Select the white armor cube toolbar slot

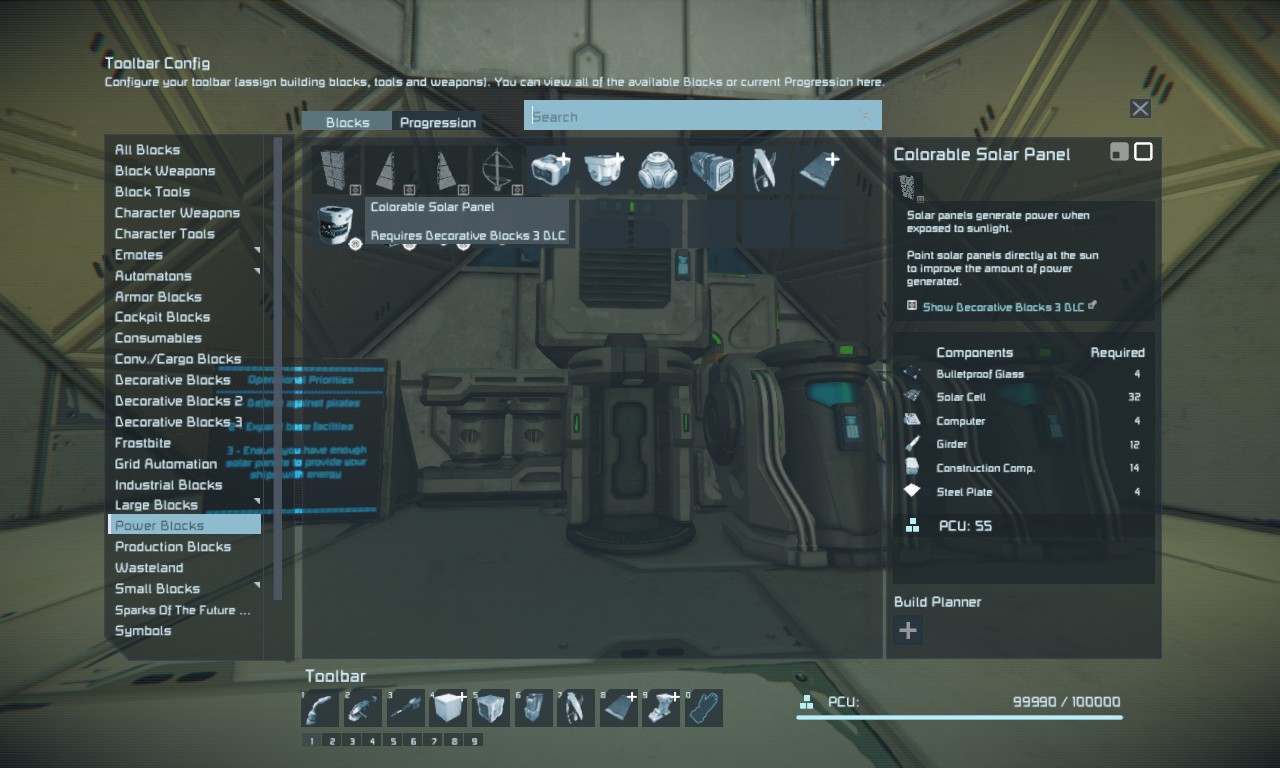coord(447,708)
